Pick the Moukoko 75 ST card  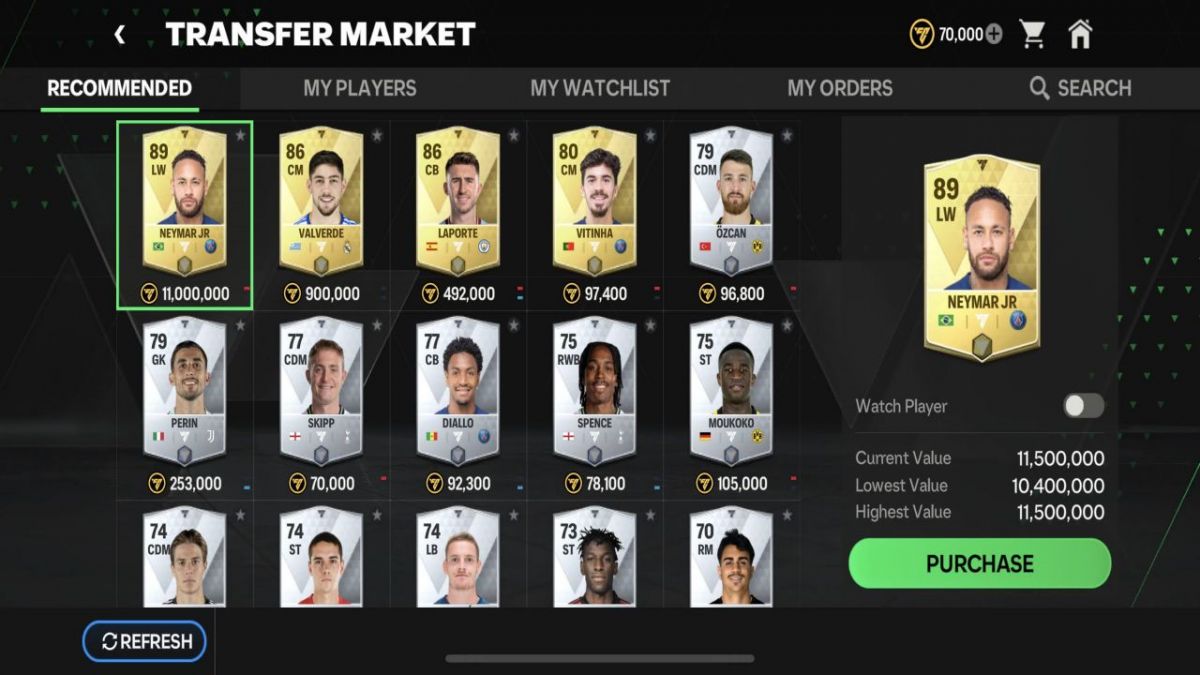tap(730, 392)
